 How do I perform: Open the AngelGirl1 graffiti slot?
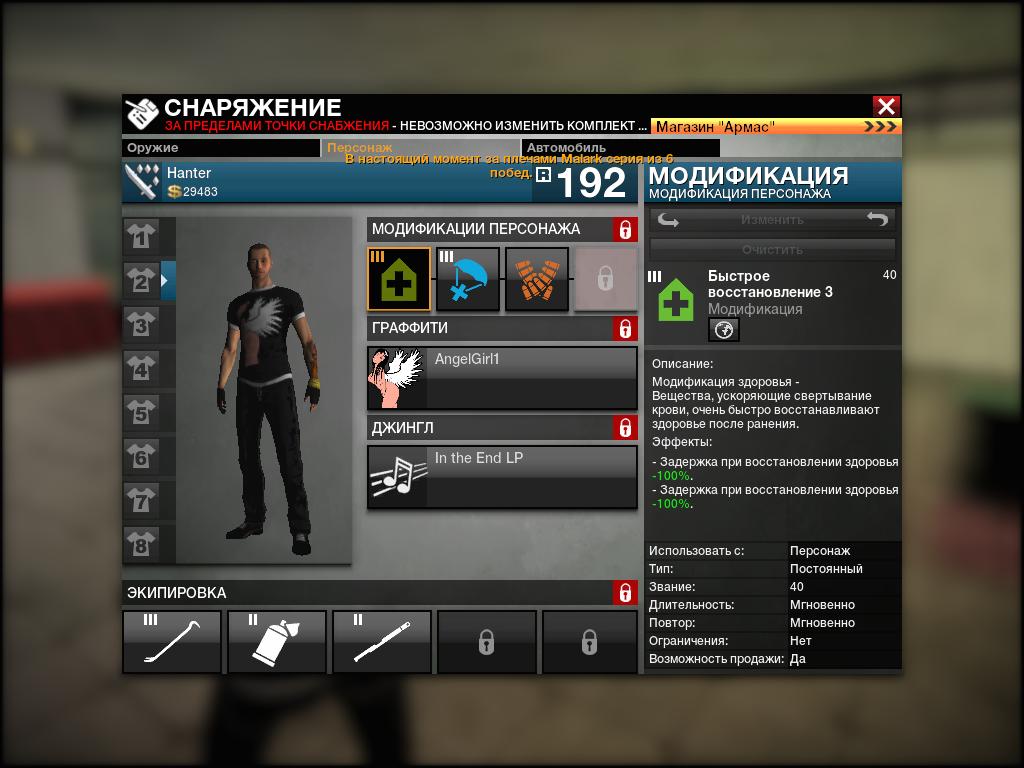pos(502,378)
